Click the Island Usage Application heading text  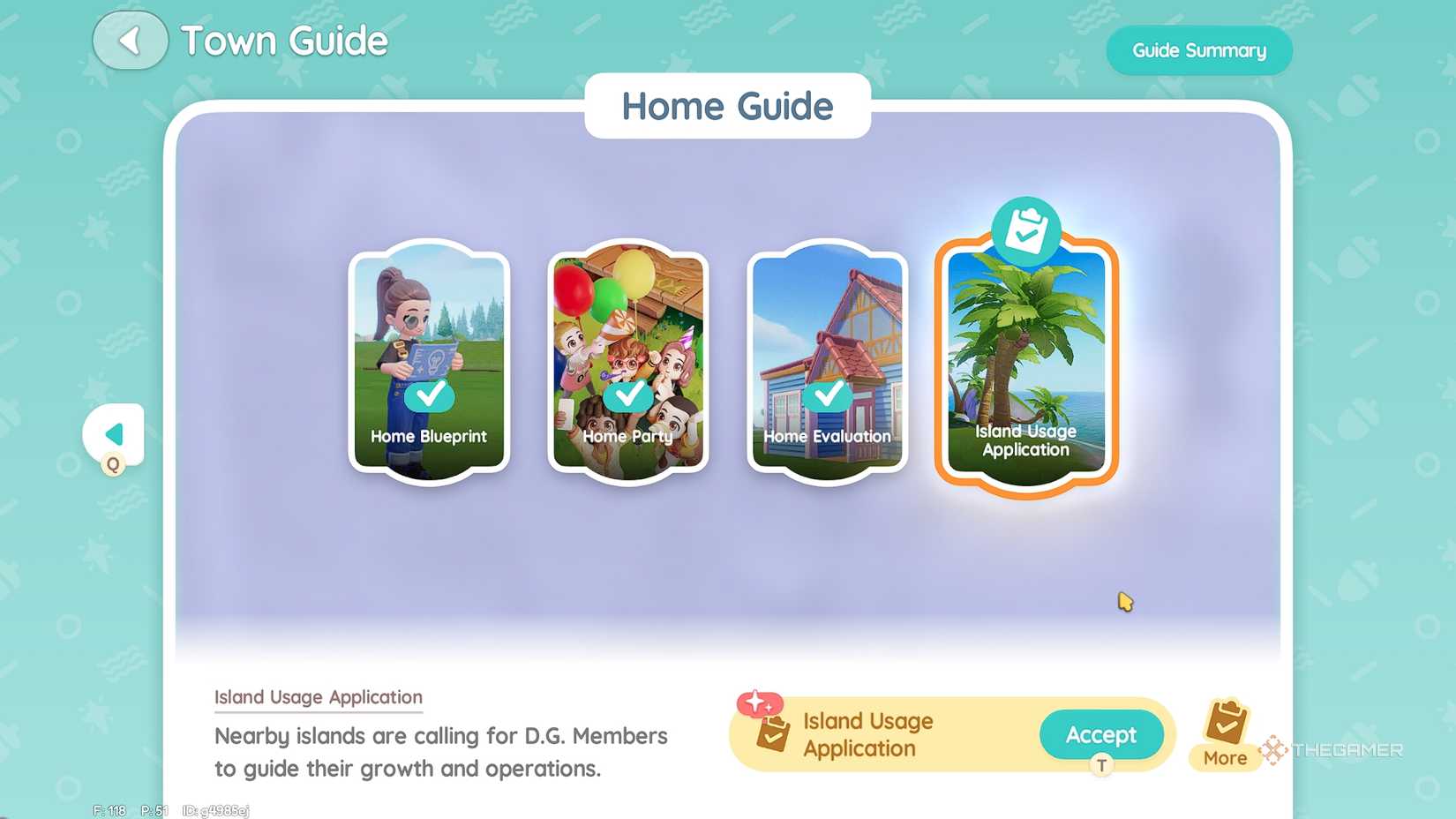[318, 697]
